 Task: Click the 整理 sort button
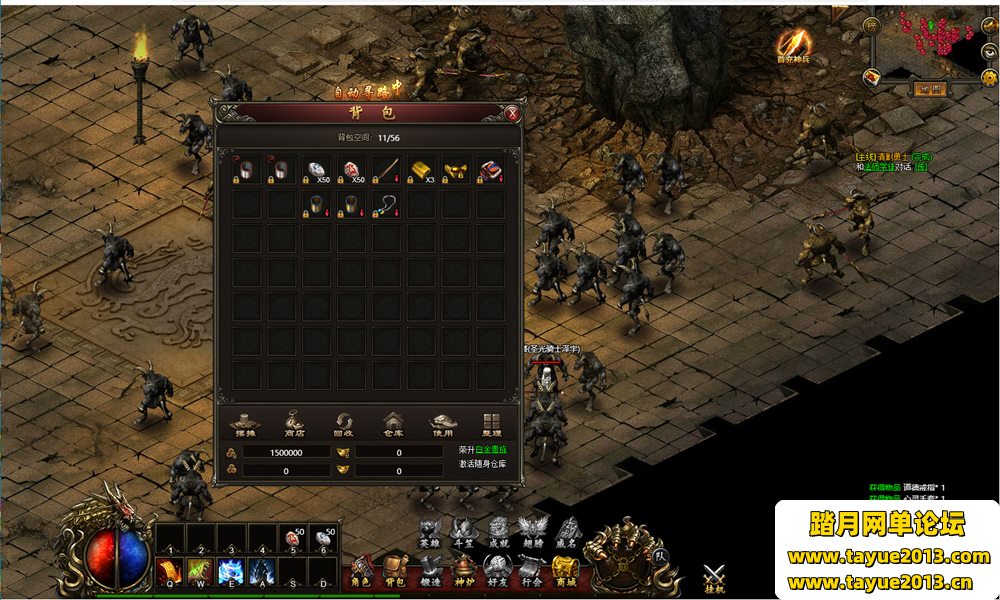click(x=492, y=425)
